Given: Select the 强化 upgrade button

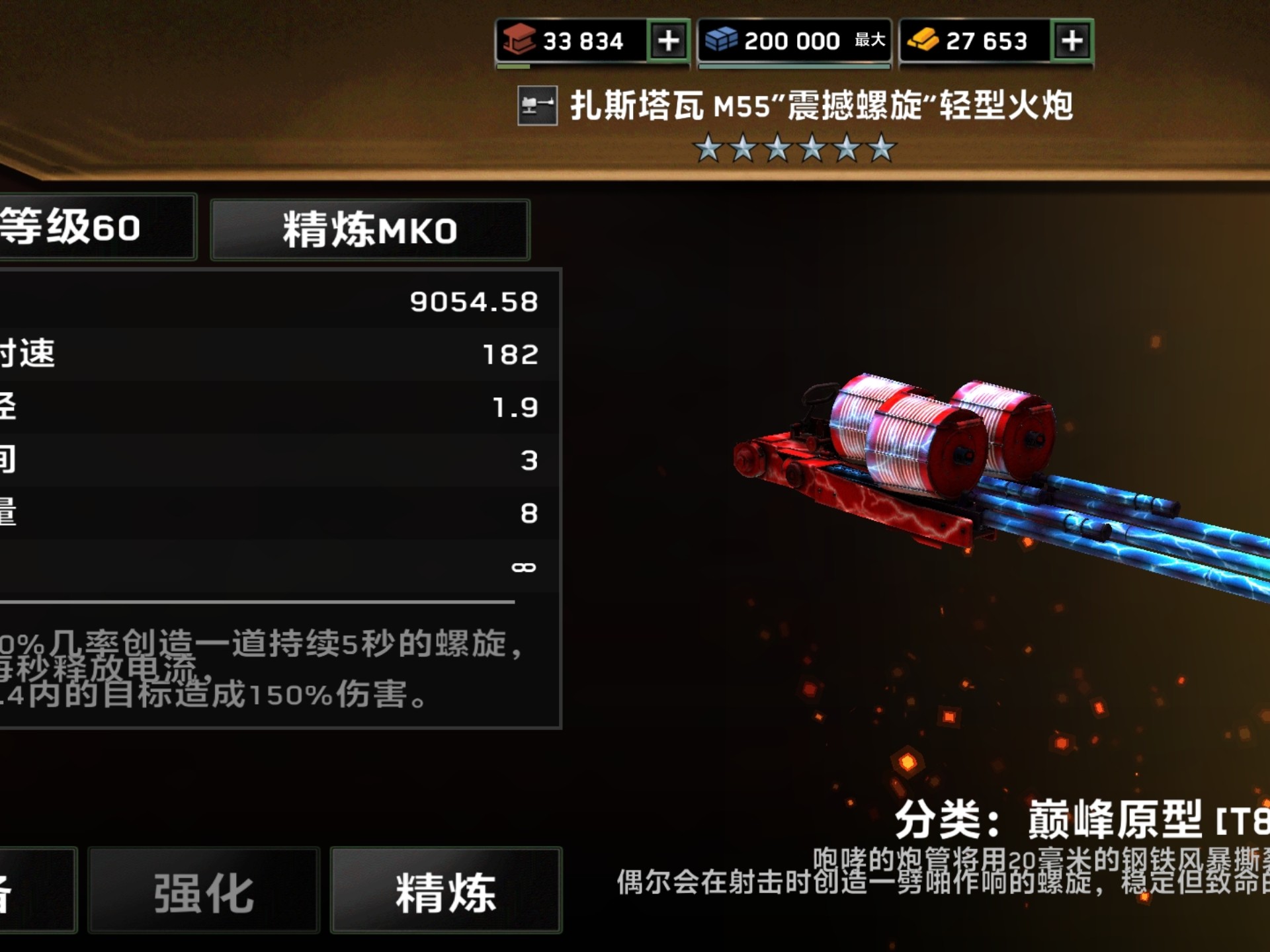Looking at the screenshot, I should [x=204, y=891].
